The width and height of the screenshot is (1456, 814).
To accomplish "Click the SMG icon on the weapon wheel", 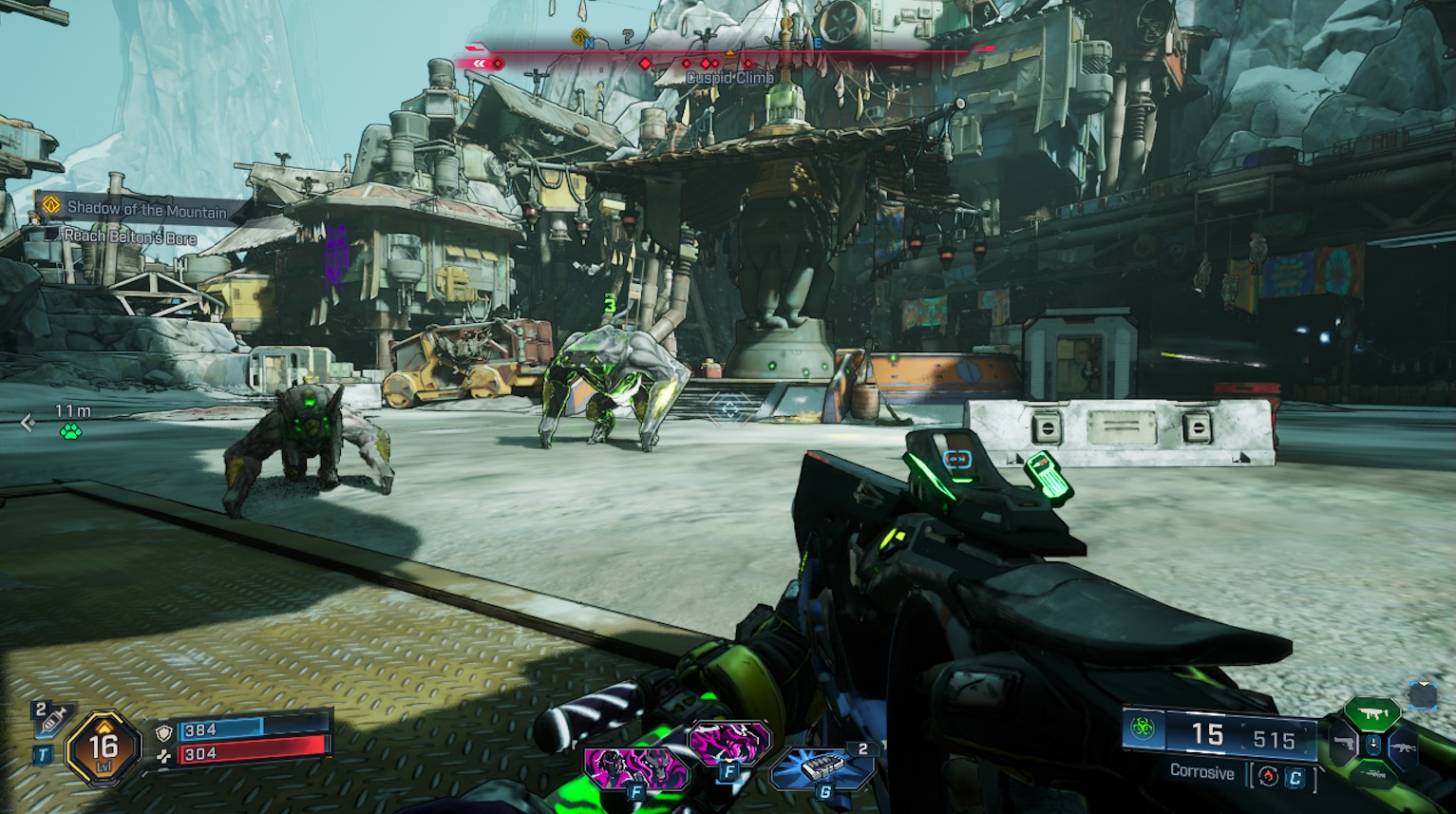I will point(1371,712).
